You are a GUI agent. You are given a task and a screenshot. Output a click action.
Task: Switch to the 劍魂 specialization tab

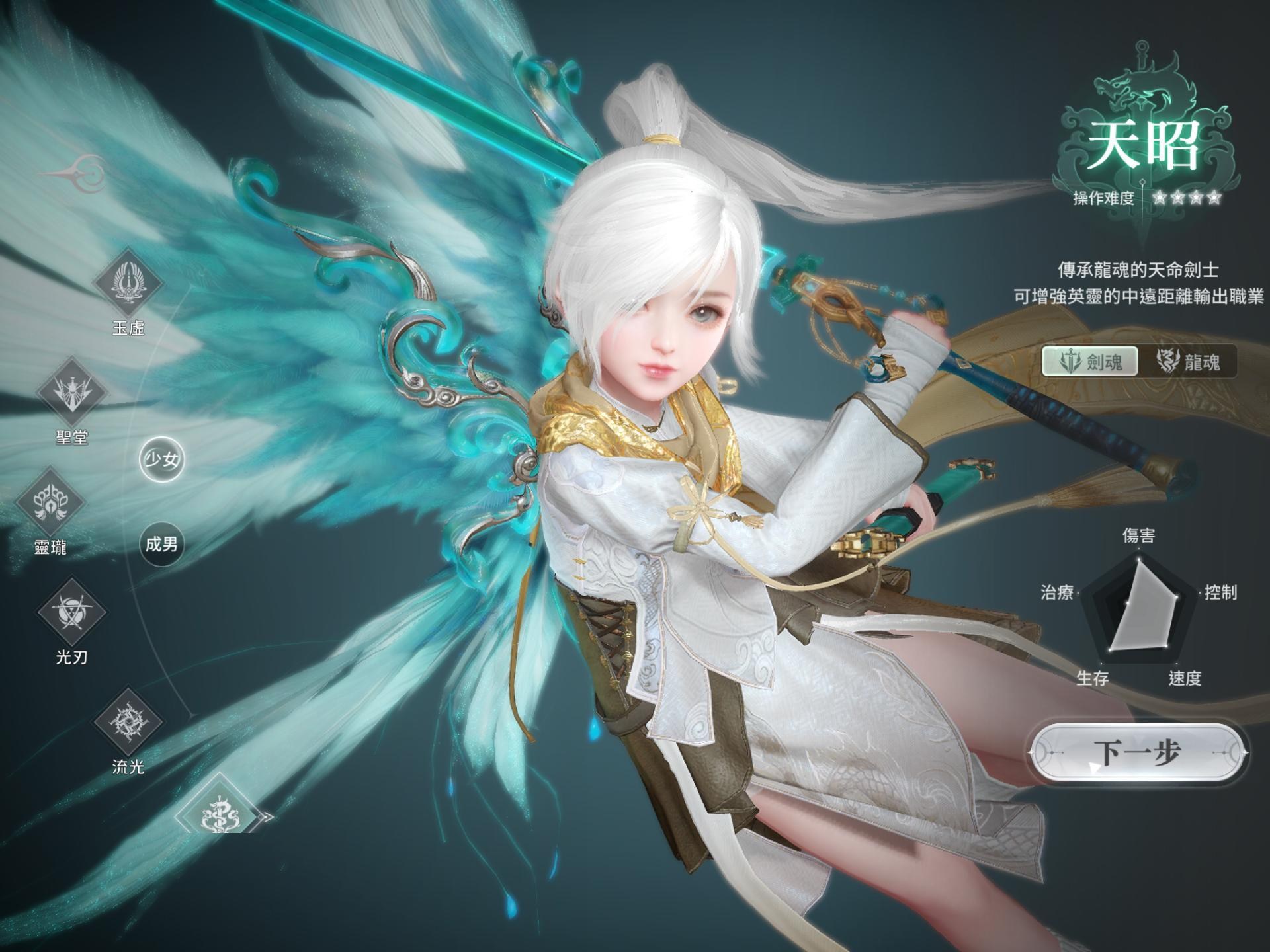point(1090,362)
